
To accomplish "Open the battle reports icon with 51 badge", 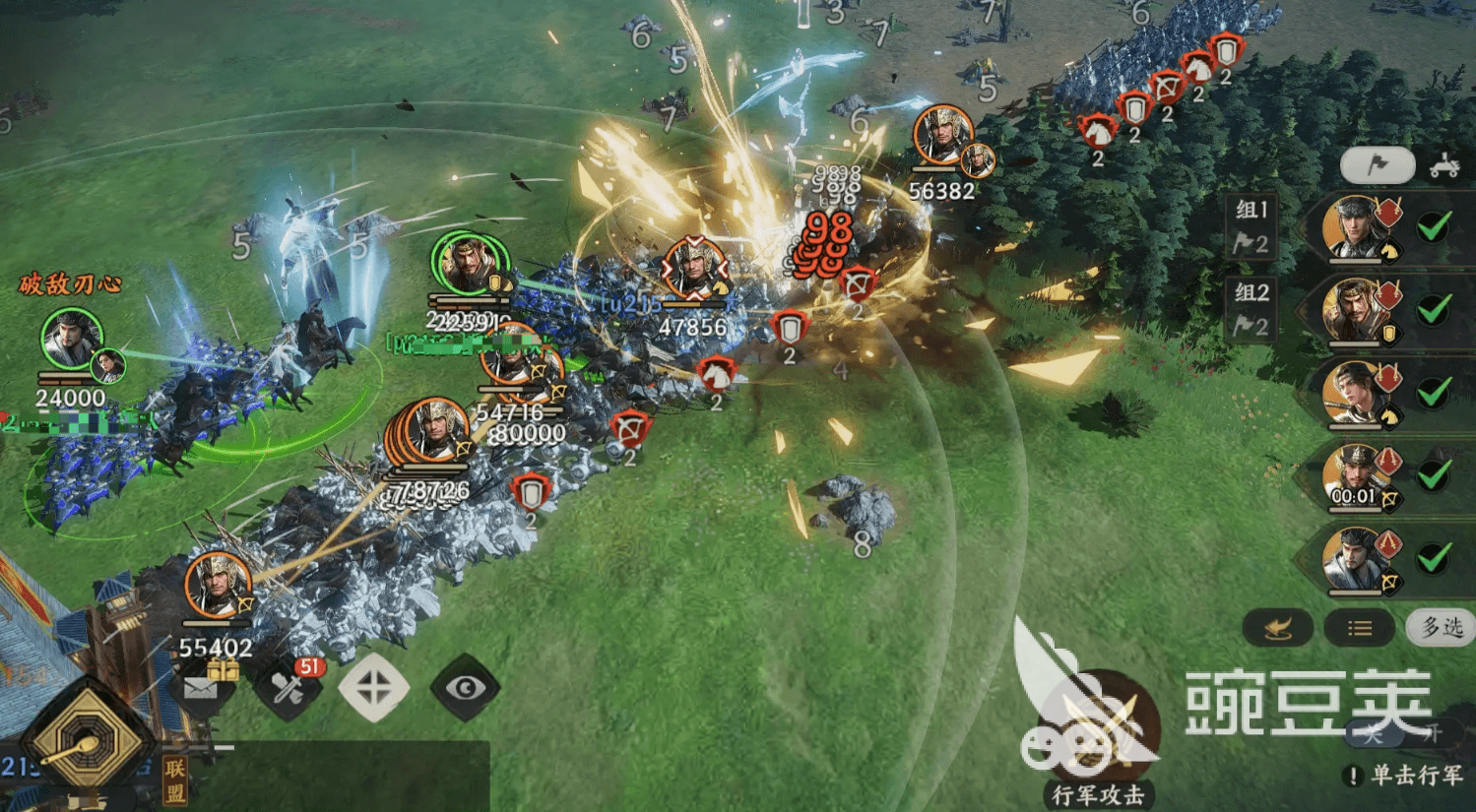I will tap(288, 688).
